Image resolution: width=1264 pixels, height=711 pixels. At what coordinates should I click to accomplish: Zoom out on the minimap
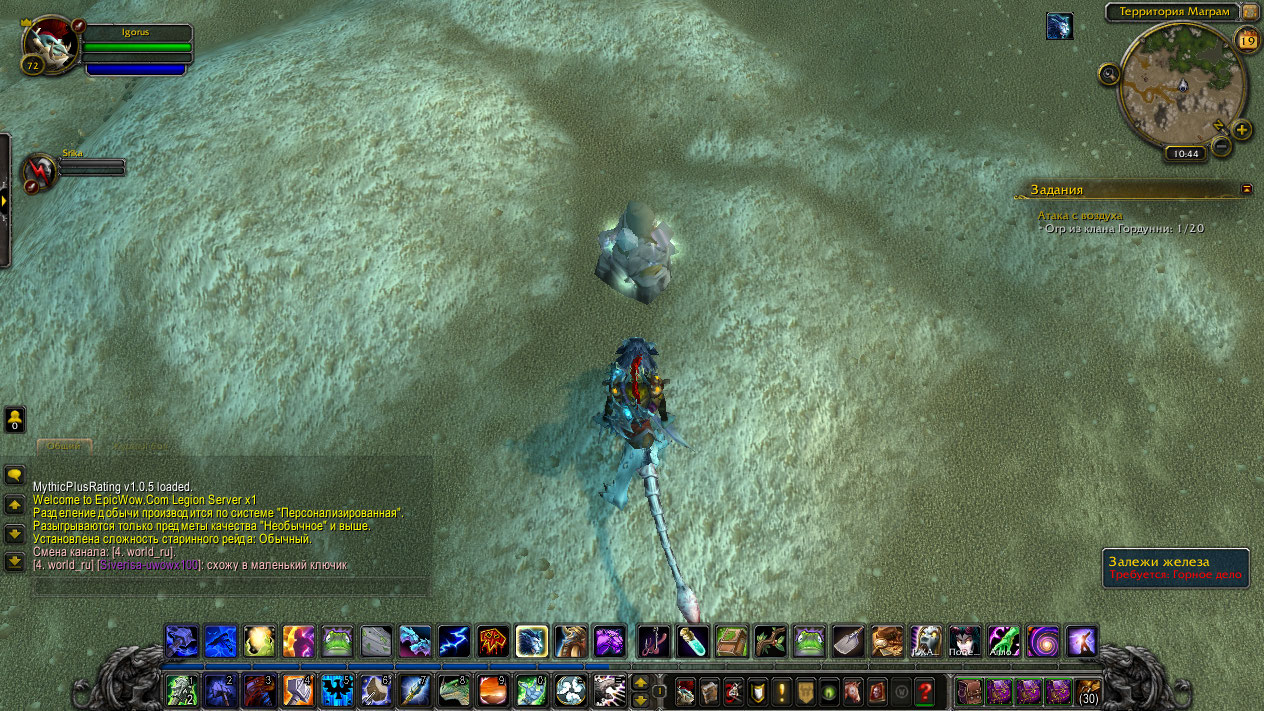[1221, 147]
